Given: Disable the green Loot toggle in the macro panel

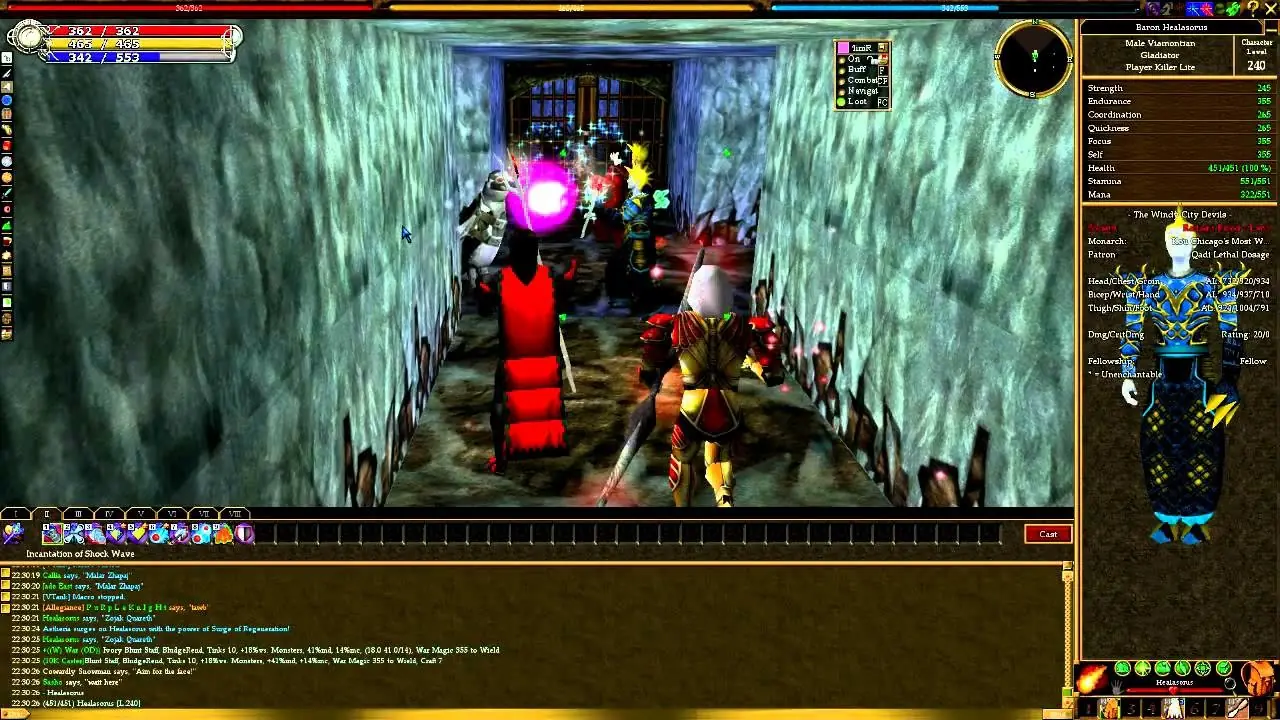Looking at the screenshot, I should 840,101.
